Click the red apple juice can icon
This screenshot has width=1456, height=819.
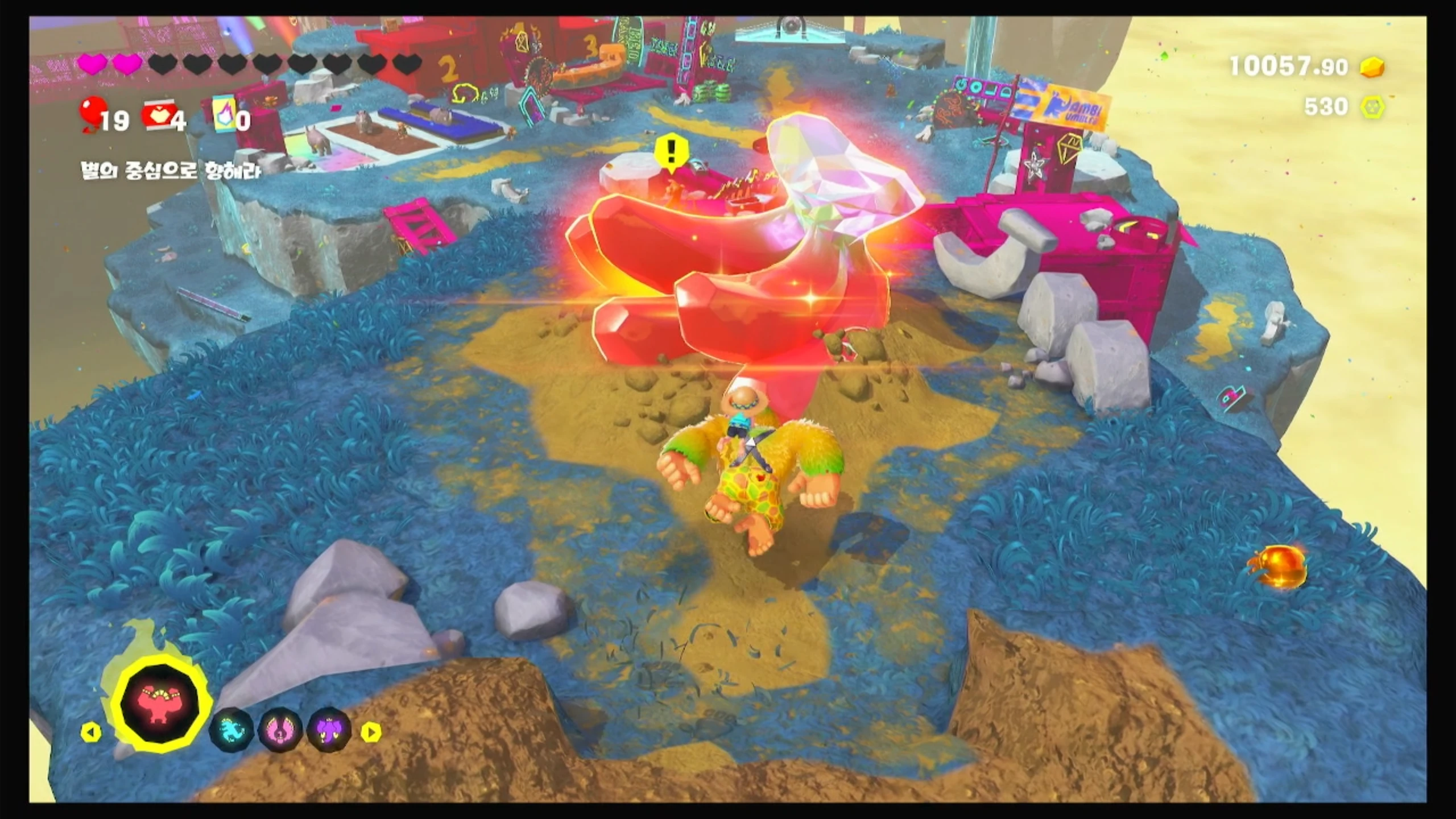click(x=161, y=117)
